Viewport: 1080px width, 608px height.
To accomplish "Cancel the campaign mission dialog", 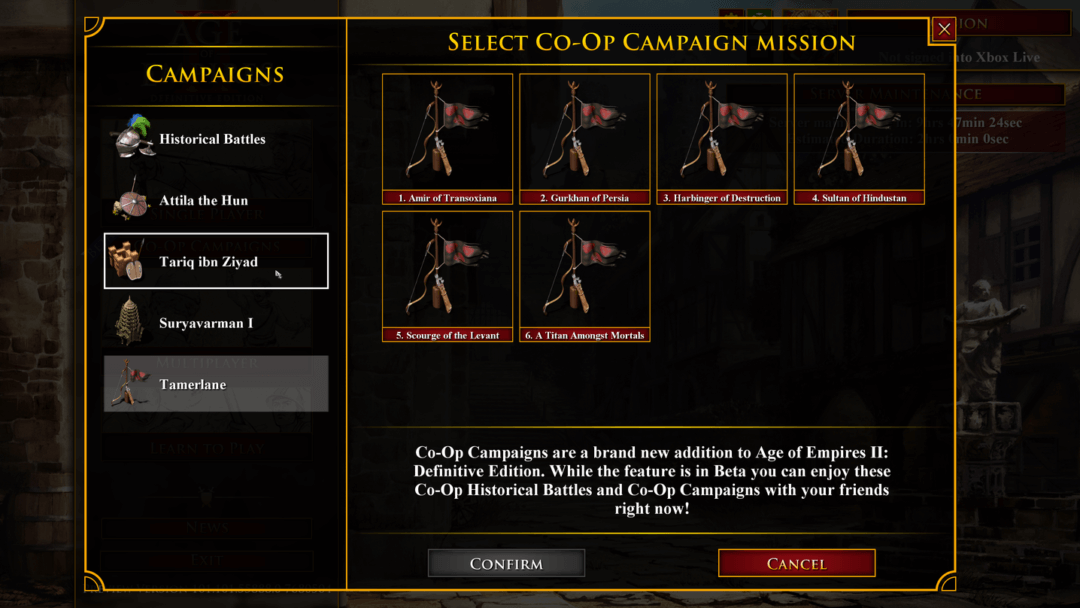I will pos(796,563).
